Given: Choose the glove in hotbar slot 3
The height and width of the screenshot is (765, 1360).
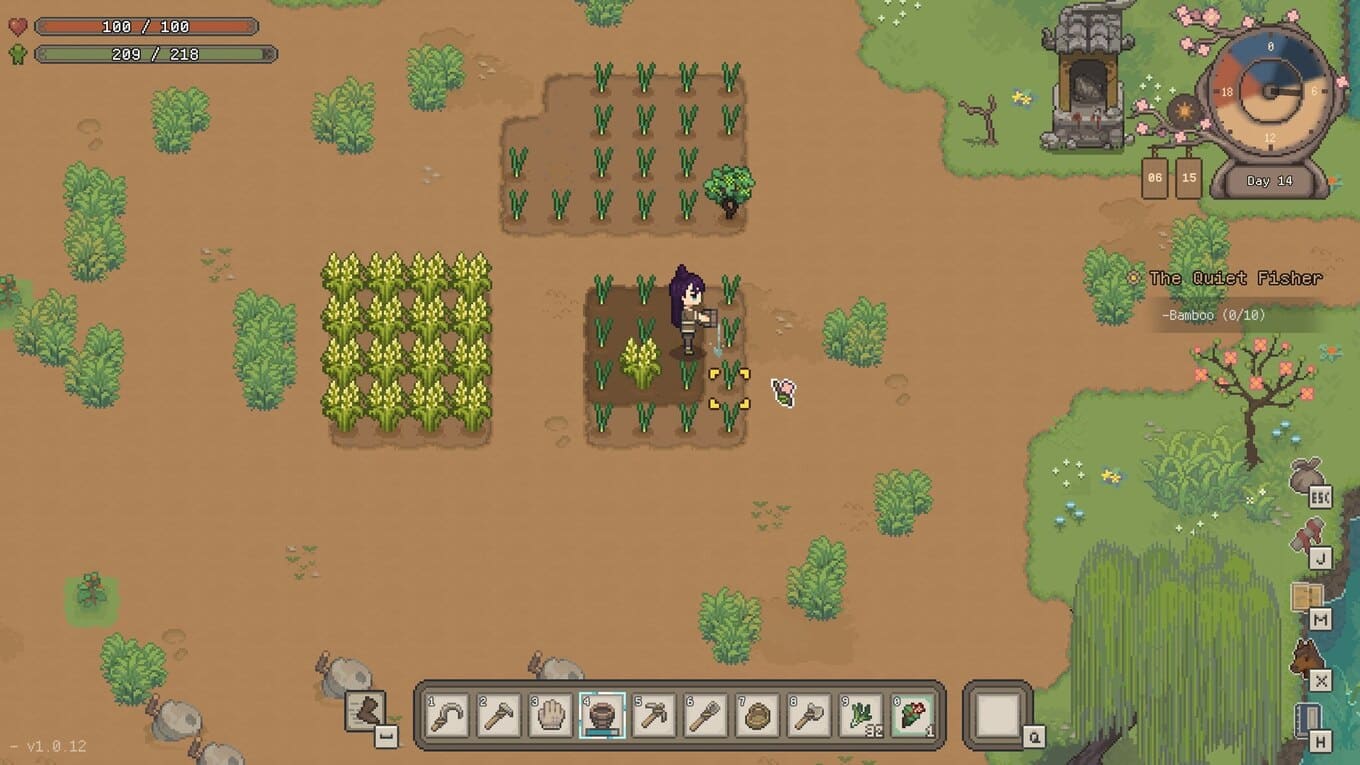Looking at the screenshot, I should pos(551,716).
